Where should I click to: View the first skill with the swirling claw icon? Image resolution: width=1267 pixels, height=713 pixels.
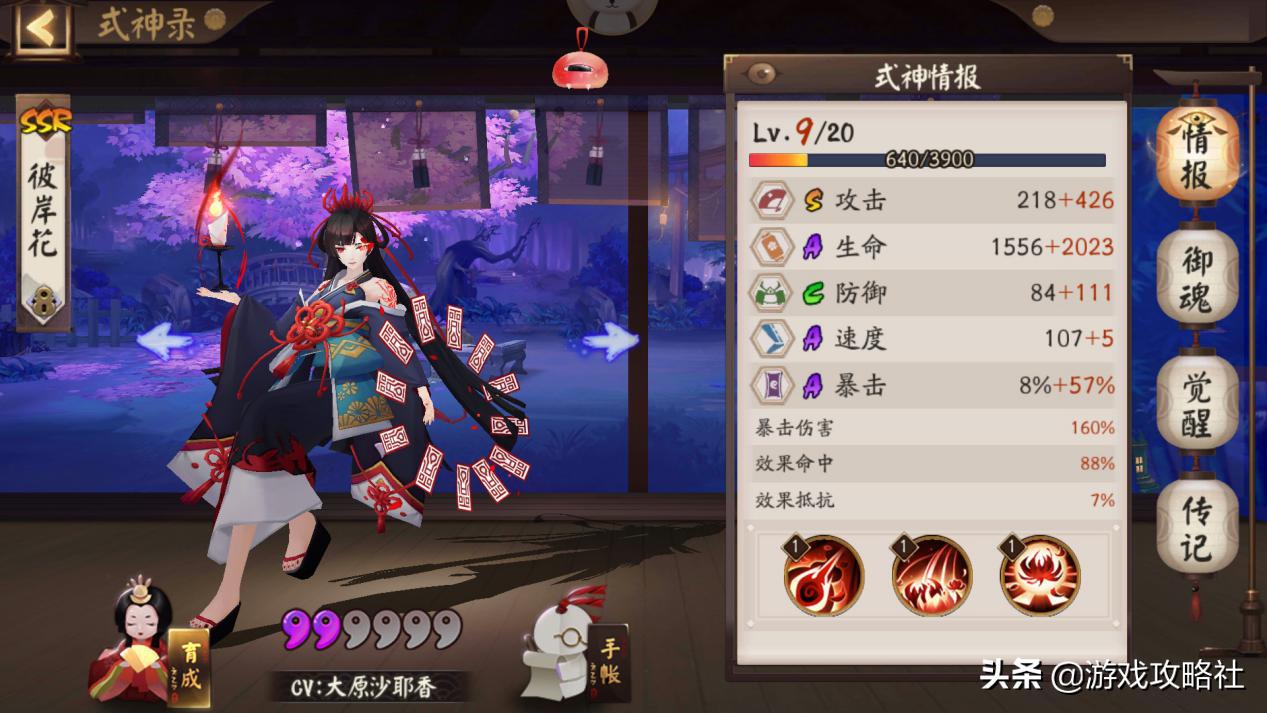[x=823, y=576]
